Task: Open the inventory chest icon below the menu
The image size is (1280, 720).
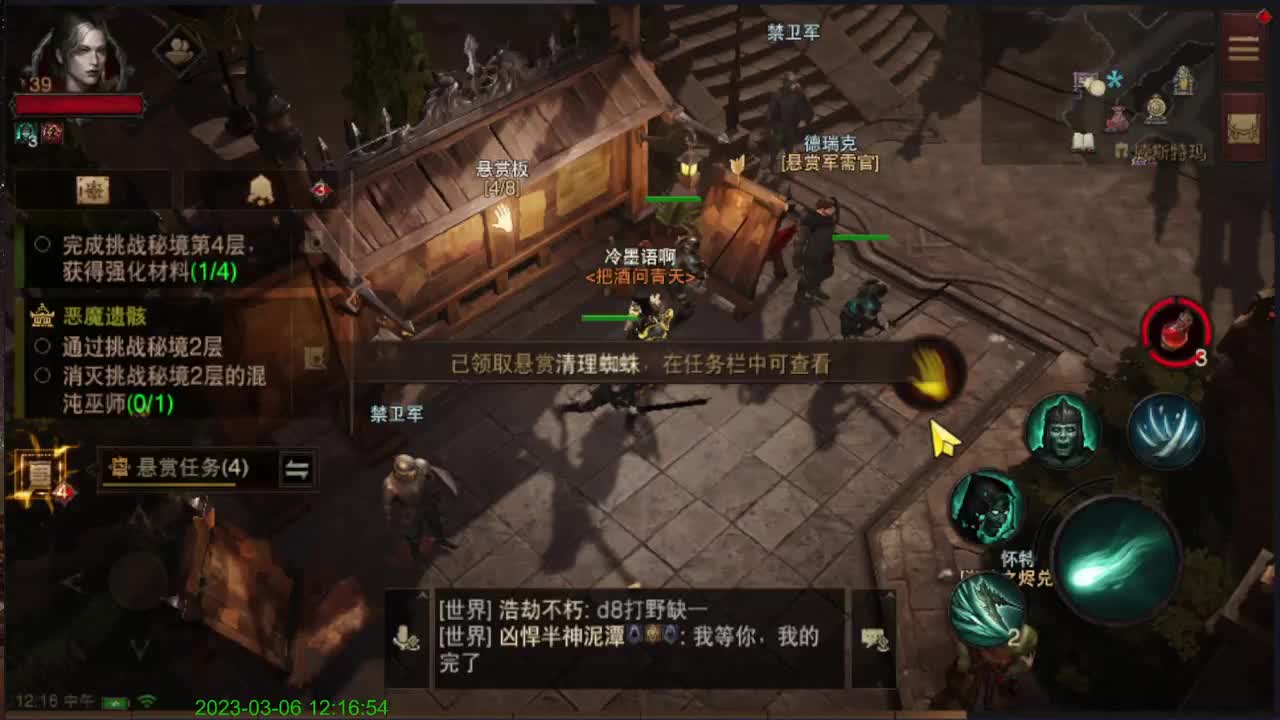Action: coord(1241,130)
